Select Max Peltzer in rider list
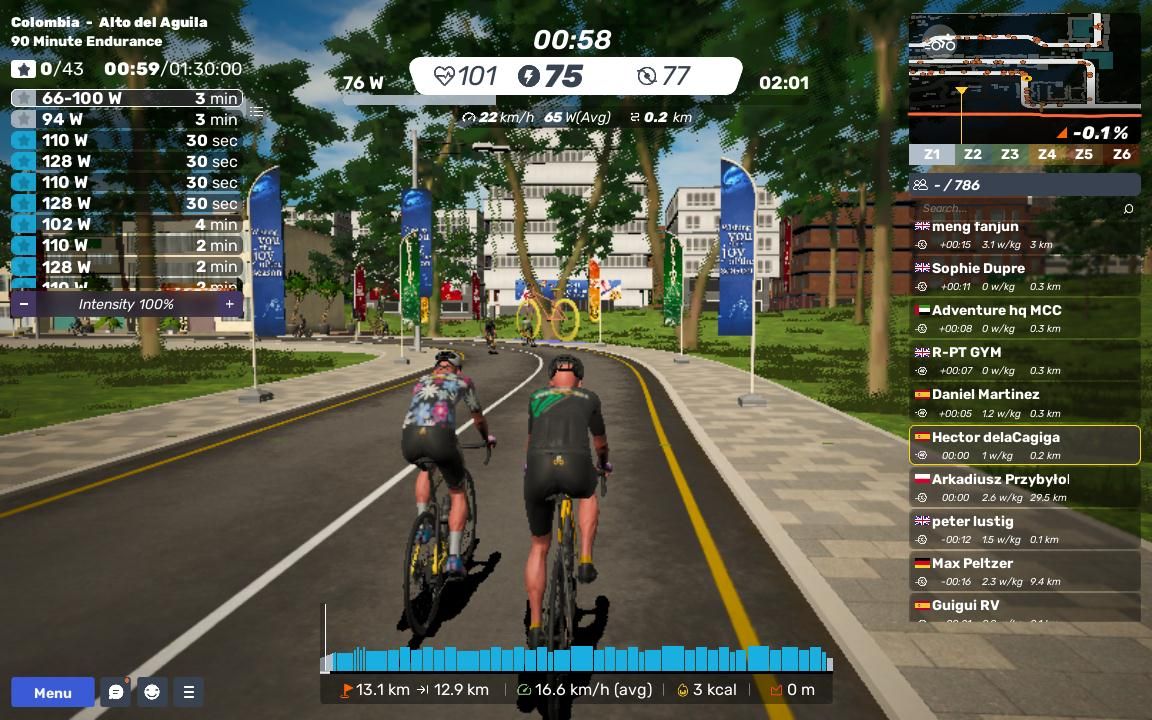This screenshot has height=720, width=1152. 1024,571
